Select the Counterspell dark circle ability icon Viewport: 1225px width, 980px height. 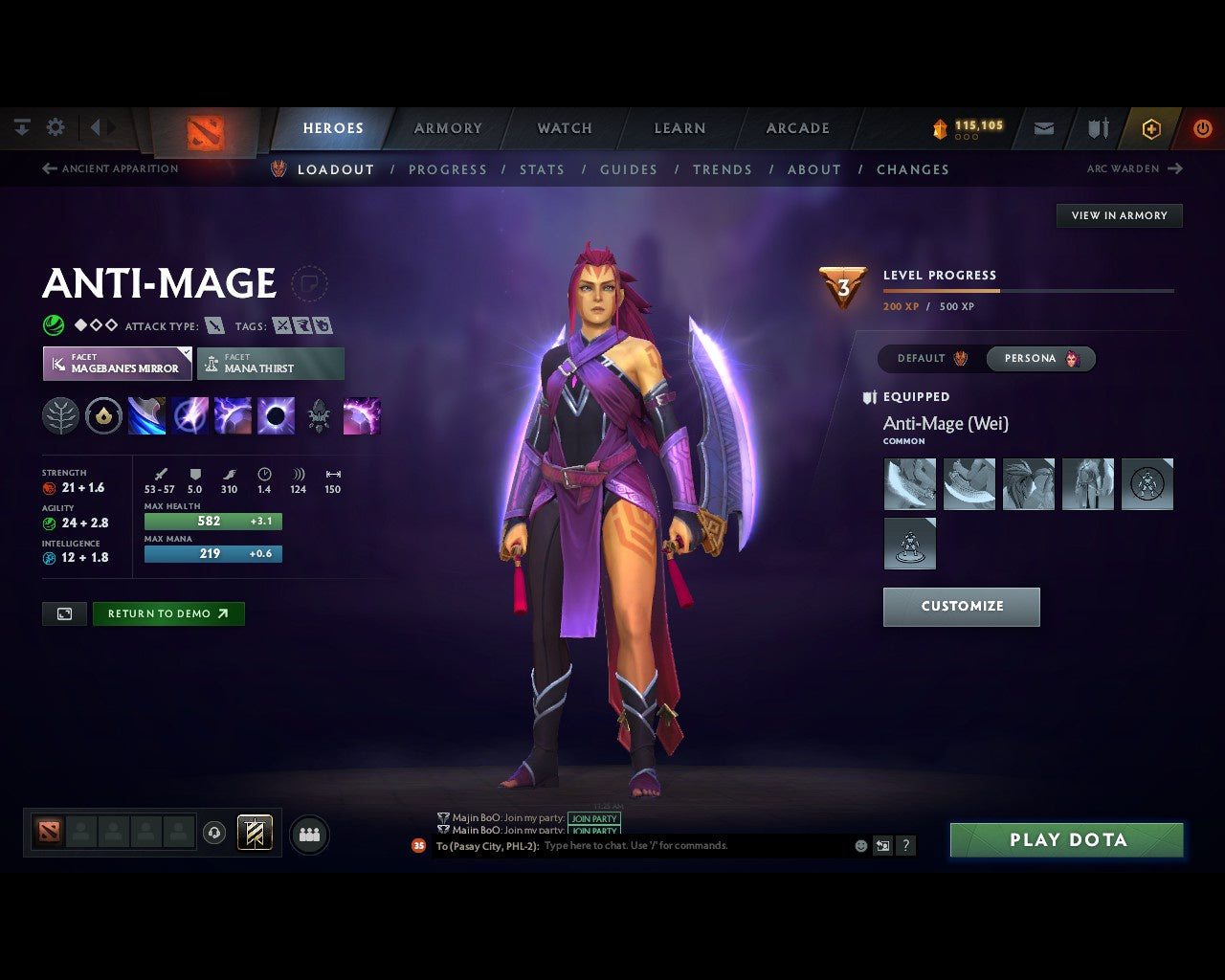pyautogui.click(x=278, y=415)
